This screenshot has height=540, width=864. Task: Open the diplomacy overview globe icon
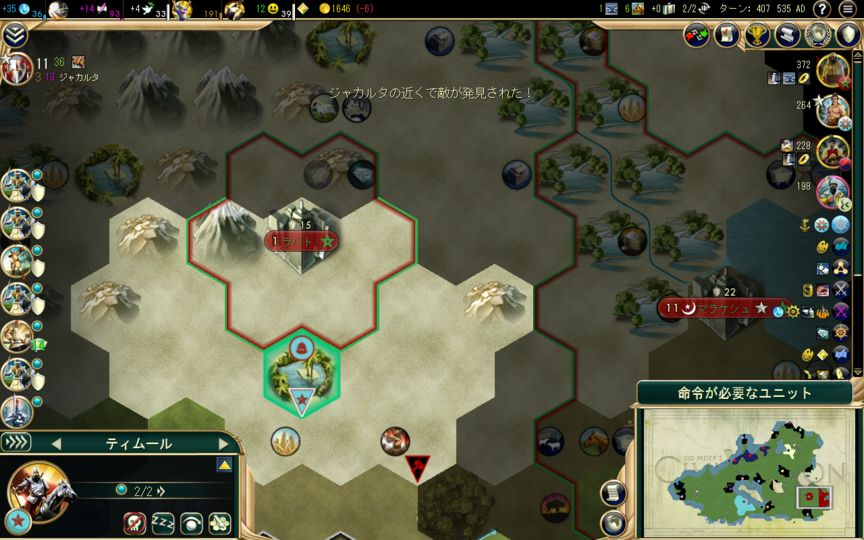(x=820, y=36)
